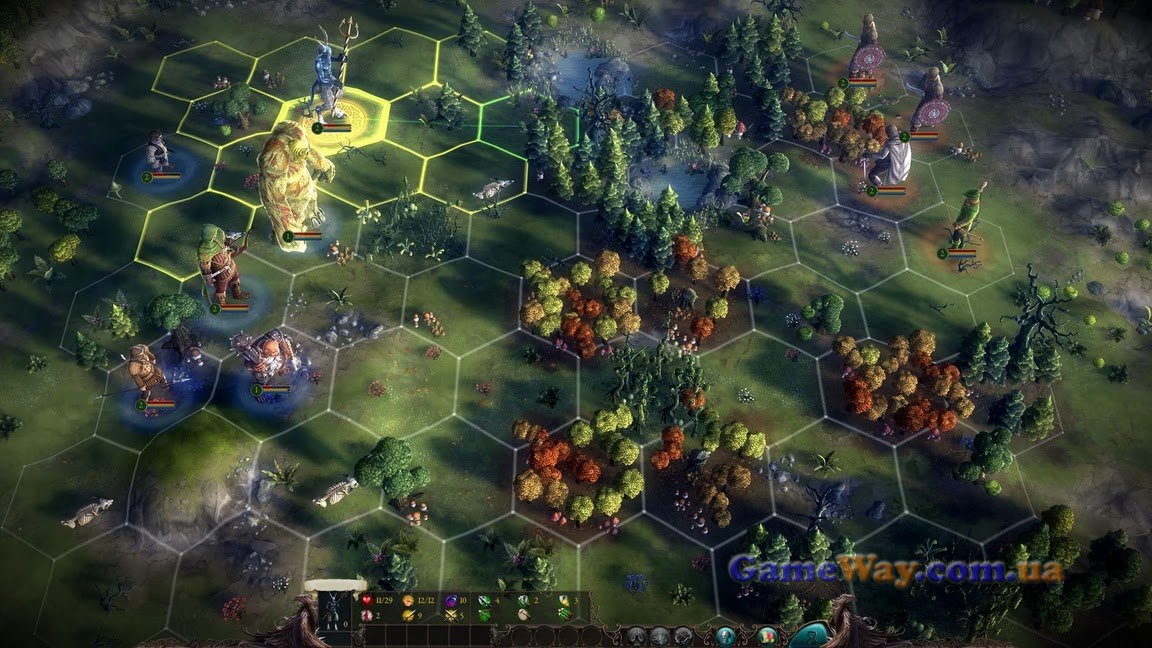Target the green lizard enemy unit
Viewport: 1152px width, 648px height.
pos(964,220)
